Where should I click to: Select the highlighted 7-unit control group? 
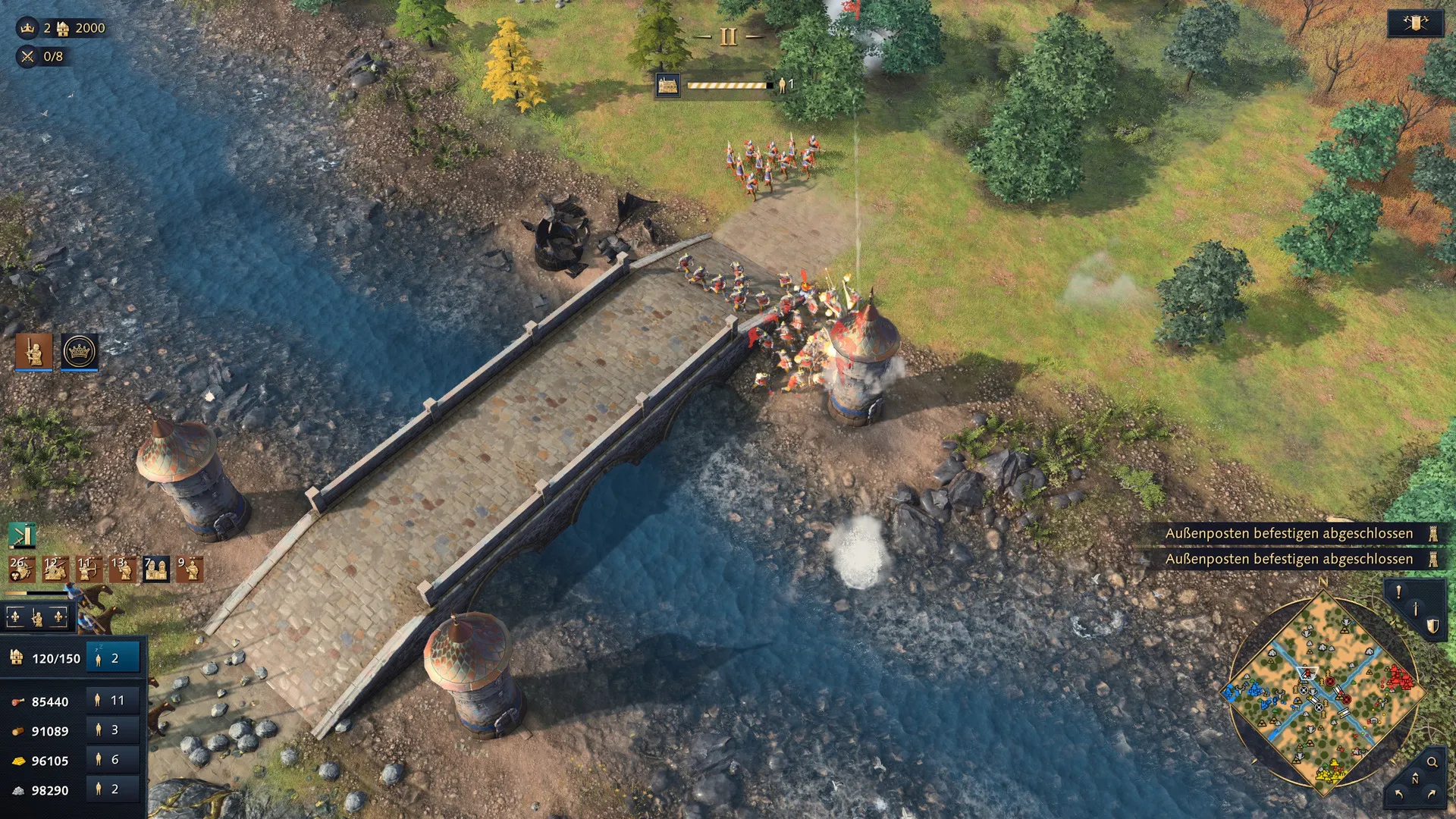point(156,569)
